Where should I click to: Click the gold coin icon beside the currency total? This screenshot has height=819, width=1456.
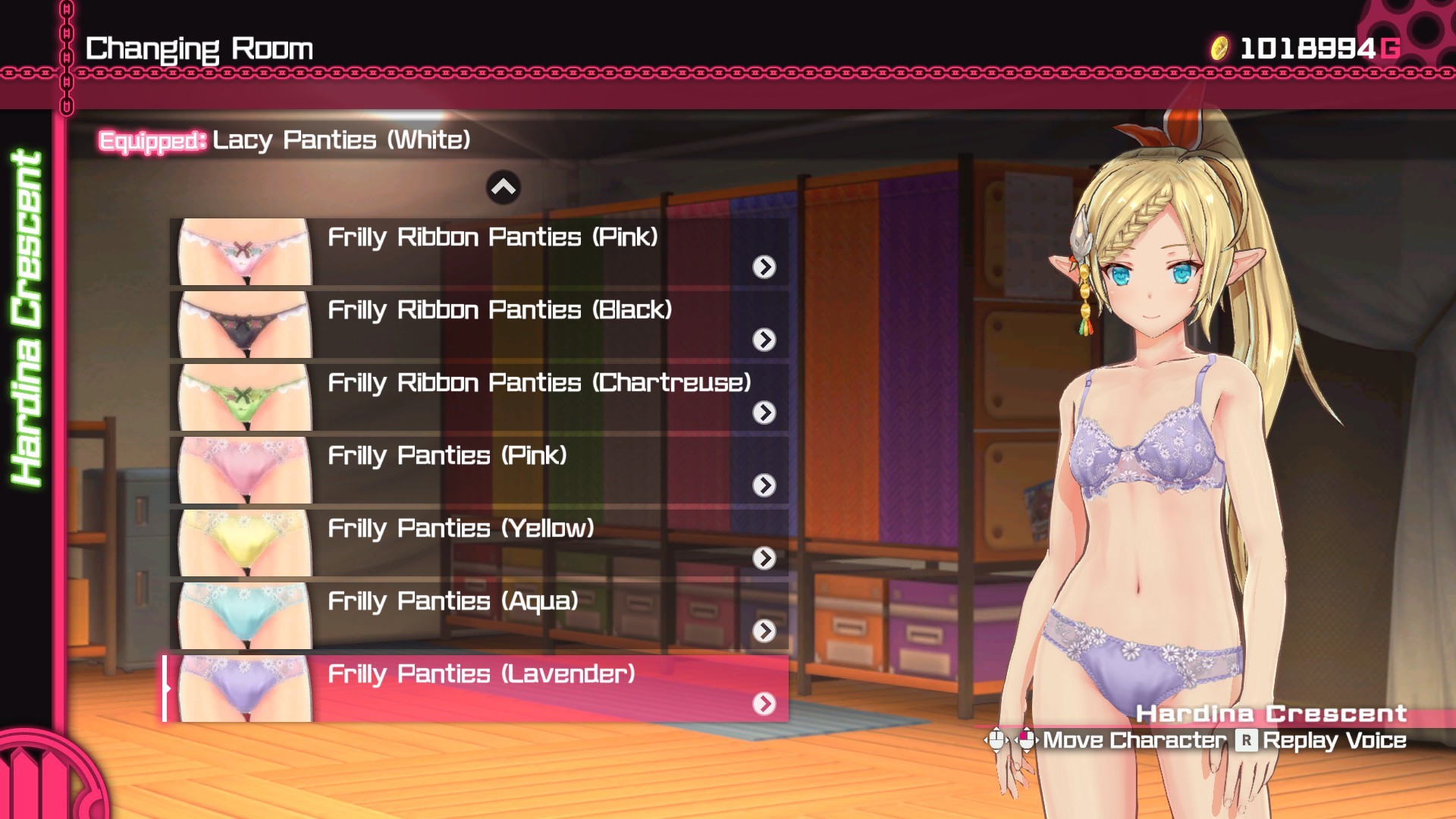(1221, 47)
